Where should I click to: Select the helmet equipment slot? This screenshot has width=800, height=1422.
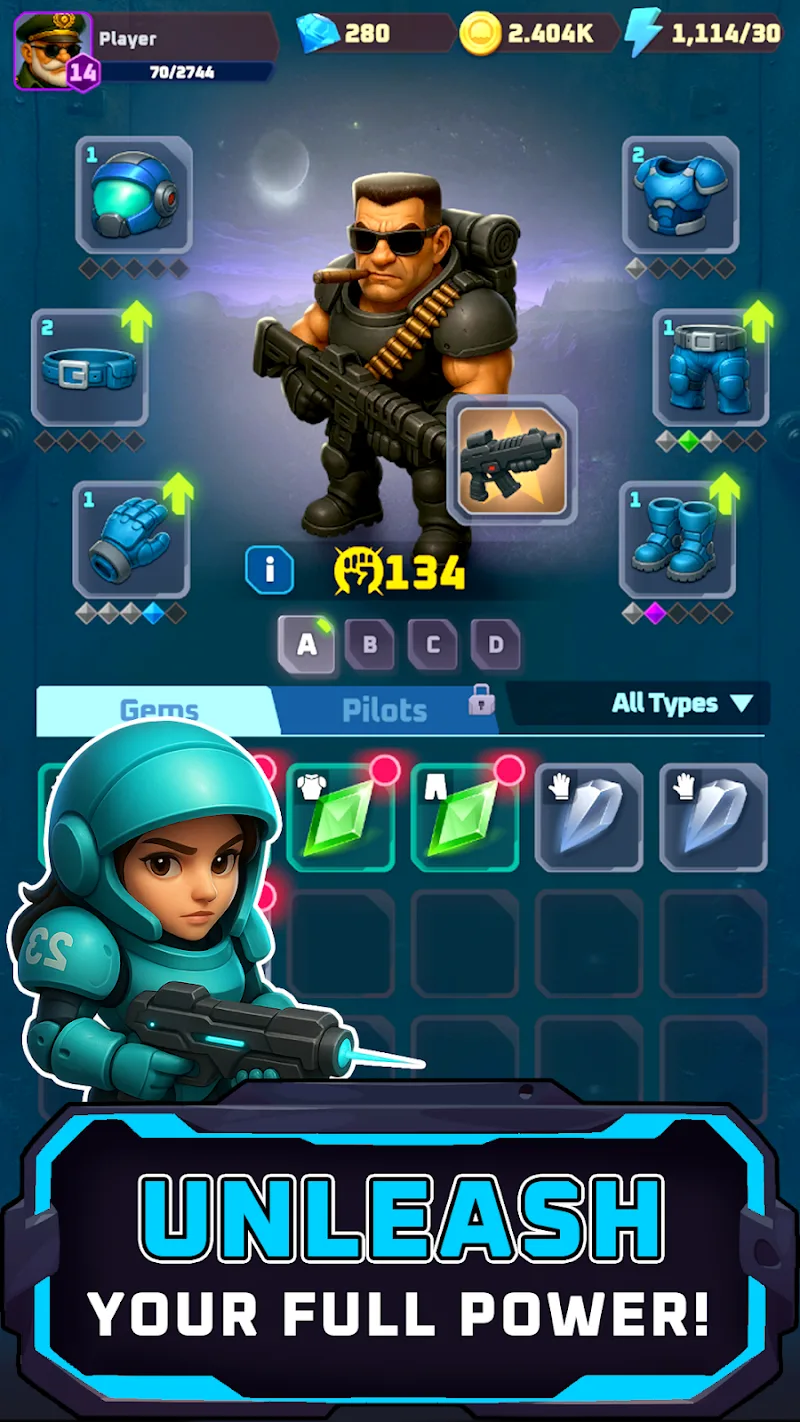(134, 195)
